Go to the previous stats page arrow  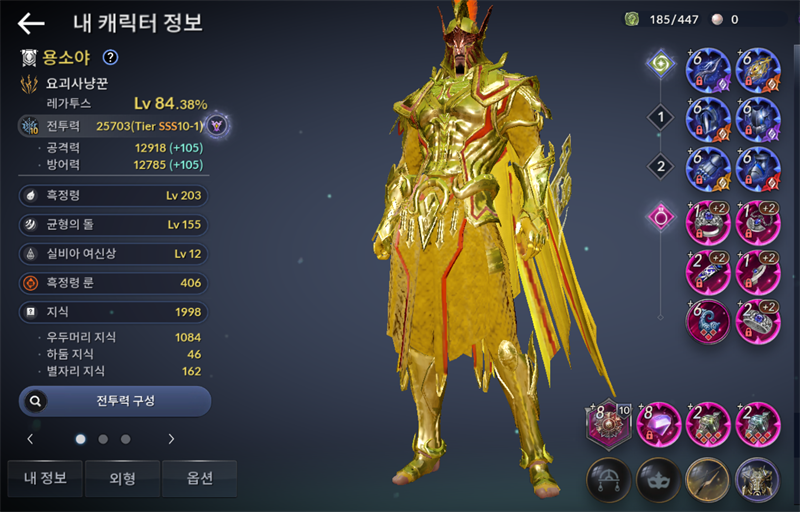click(30, 439)
